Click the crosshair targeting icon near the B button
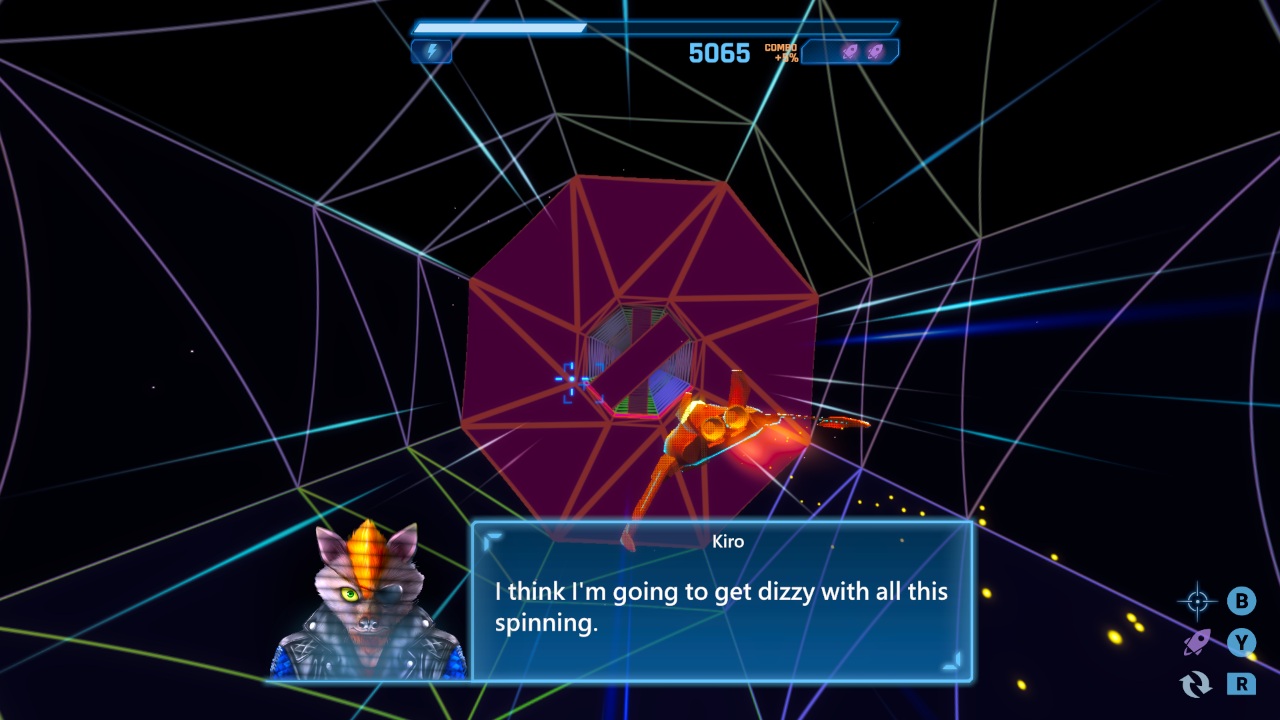 click(1197, 601)
